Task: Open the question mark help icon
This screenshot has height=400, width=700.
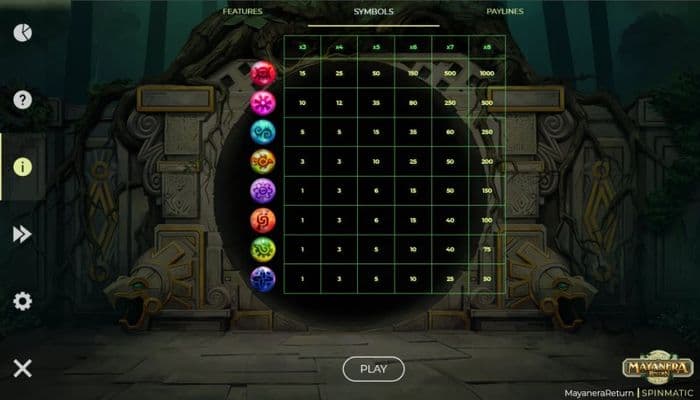Action: pos(22,100)
